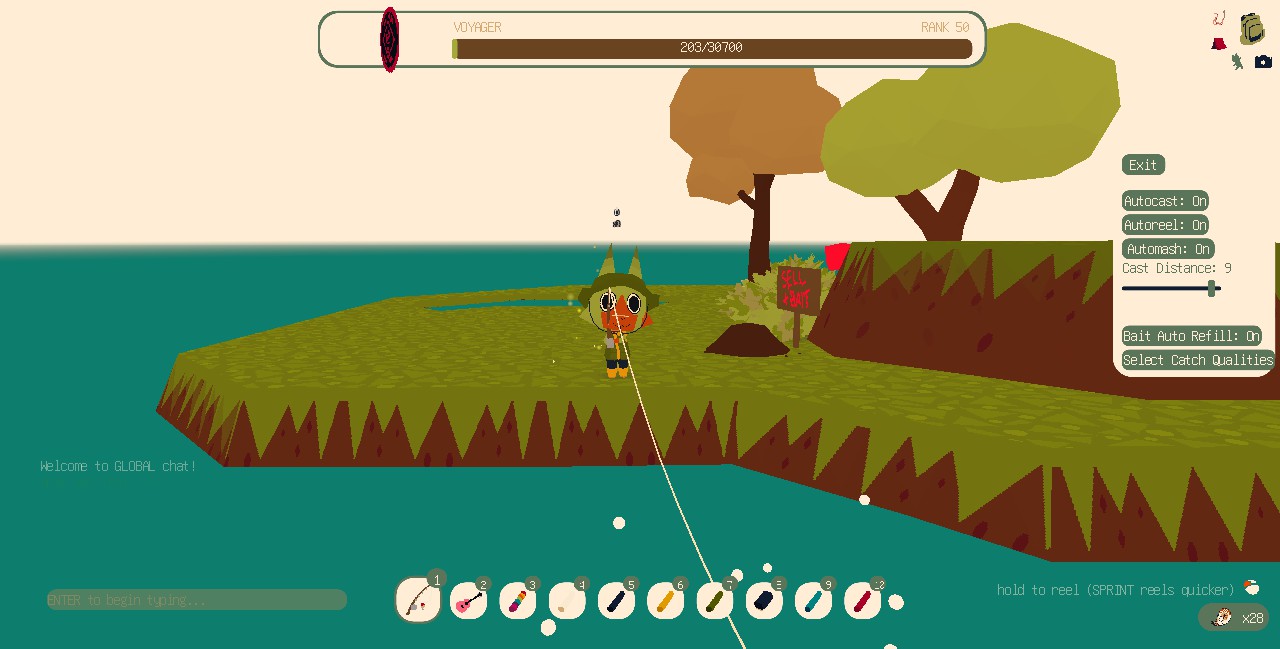Image resolution: width=1280 pixels, height=649 pixels.
Task: Toggle the Autocast setting
Action: [x=1165, y=201]
